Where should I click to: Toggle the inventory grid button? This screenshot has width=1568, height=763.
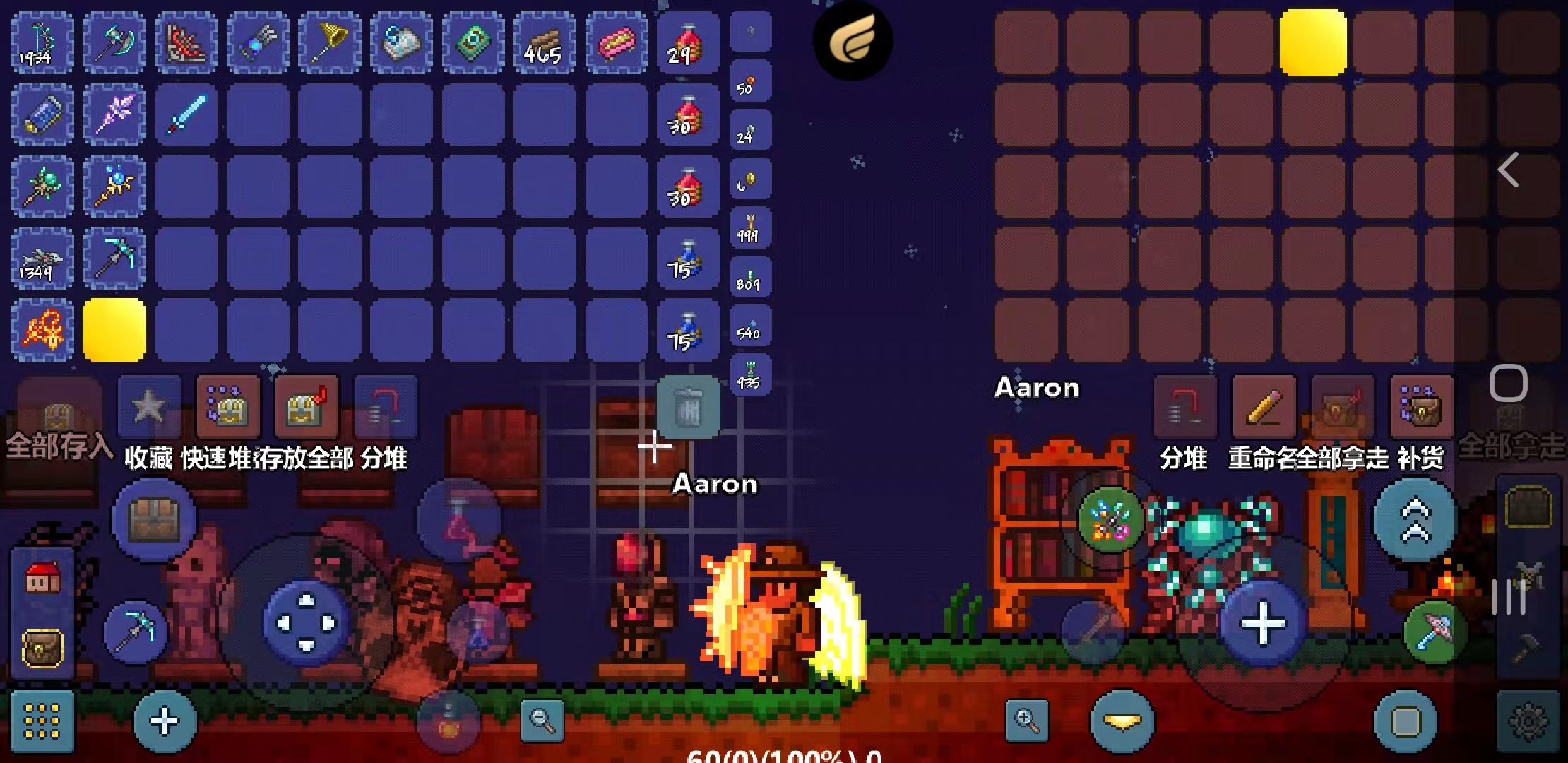tap(42, 722)
